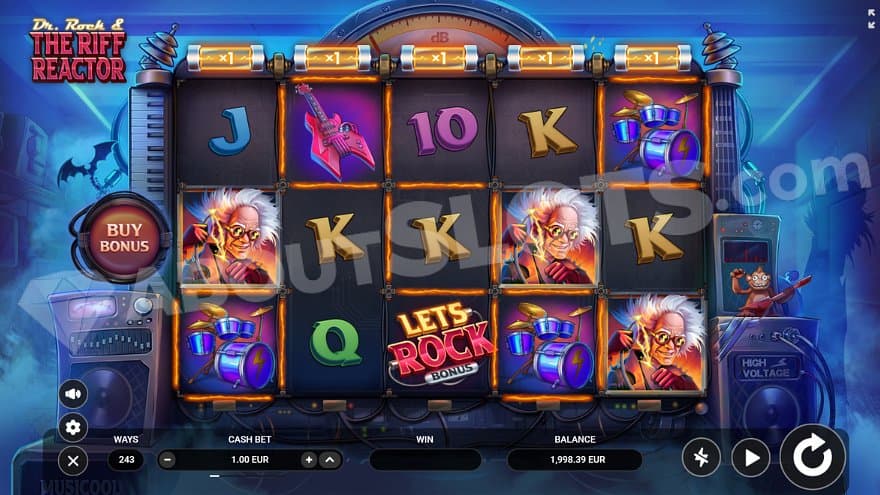Mute the game sound with the speaker icon

click(x=72, y=393)
